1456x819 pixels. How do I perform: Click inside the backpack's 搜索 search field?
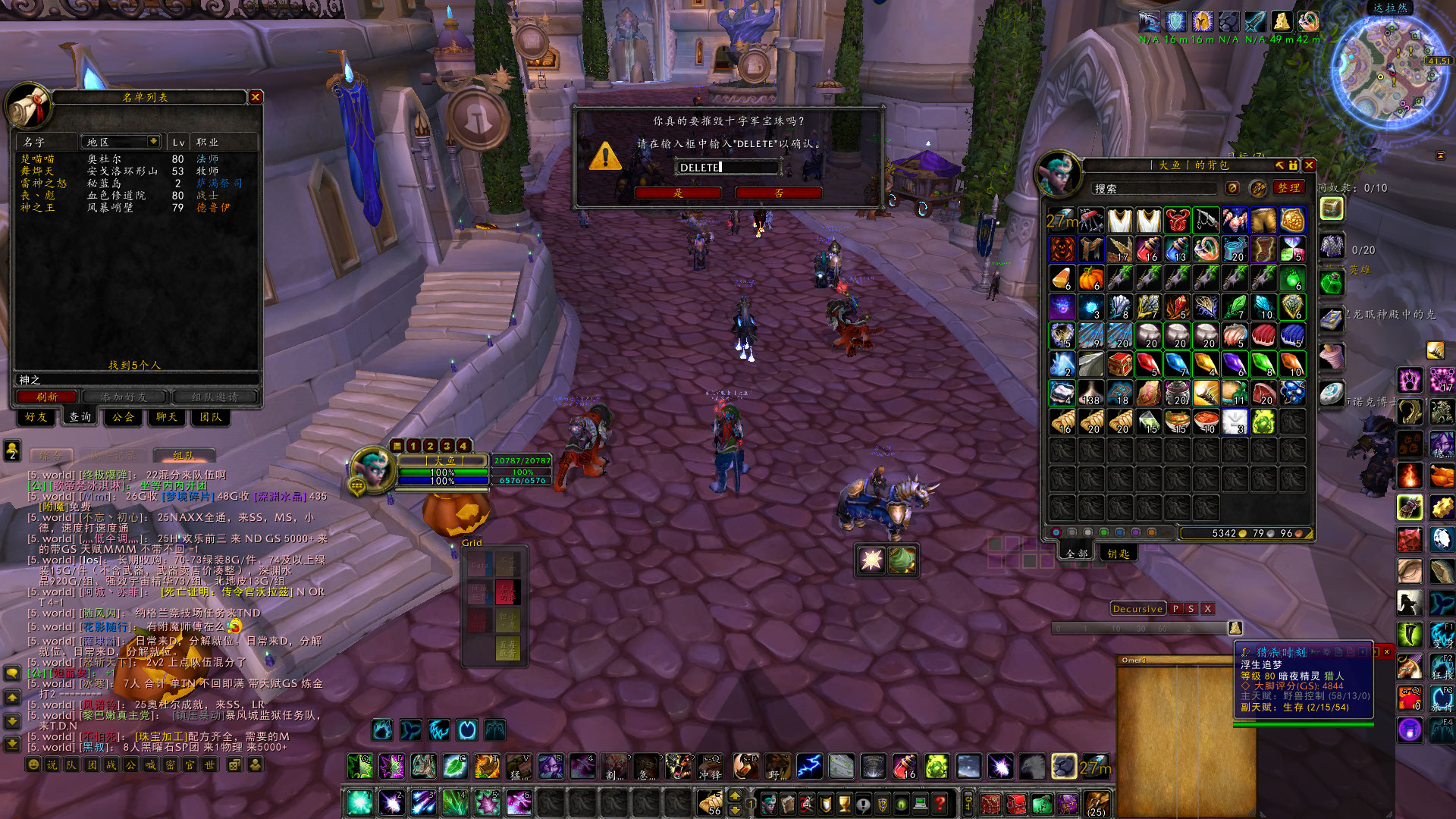tap(1153, 188)
